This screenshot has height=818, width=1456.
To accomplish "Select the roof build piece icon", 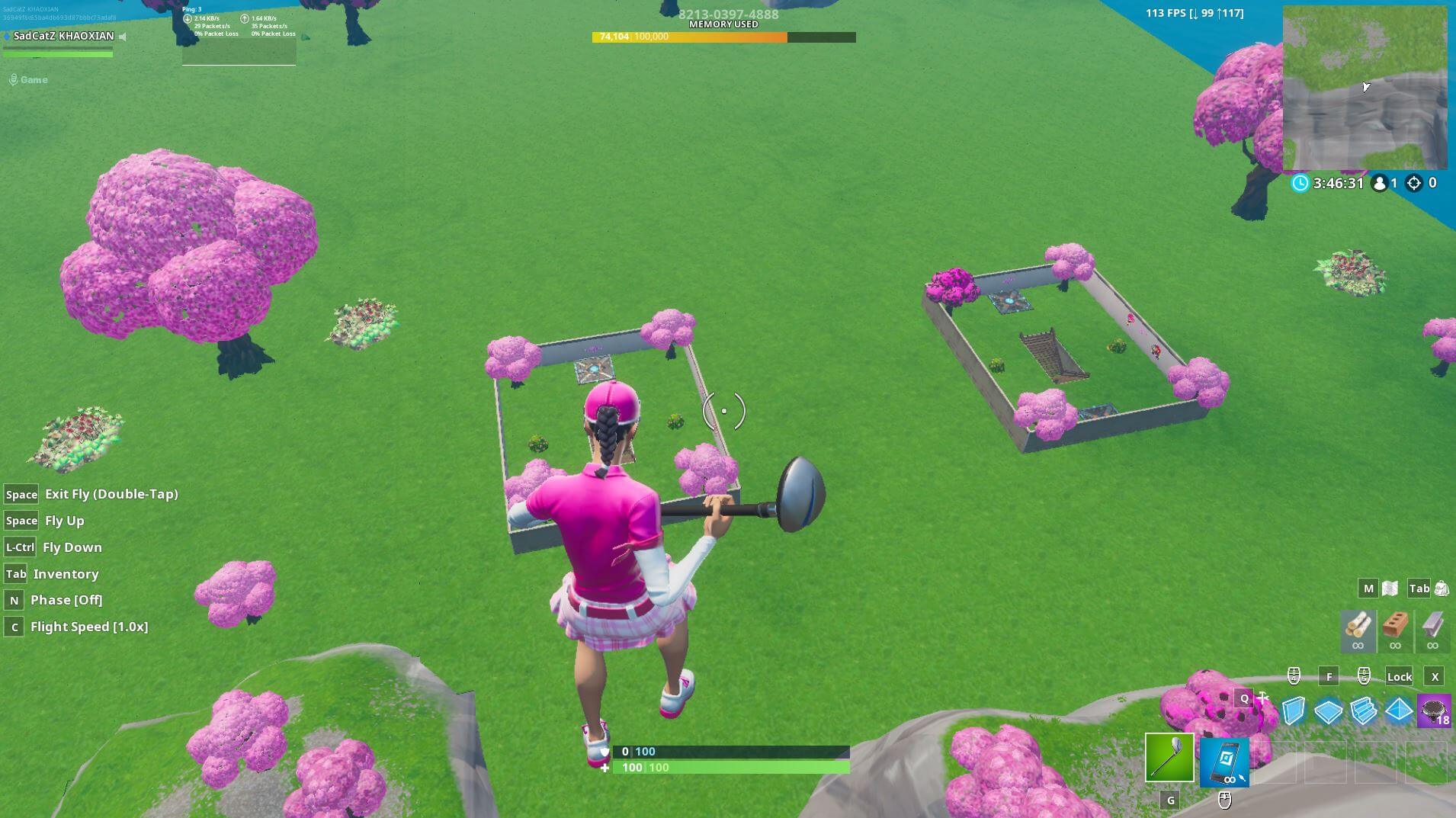I will coord(1400,711).
